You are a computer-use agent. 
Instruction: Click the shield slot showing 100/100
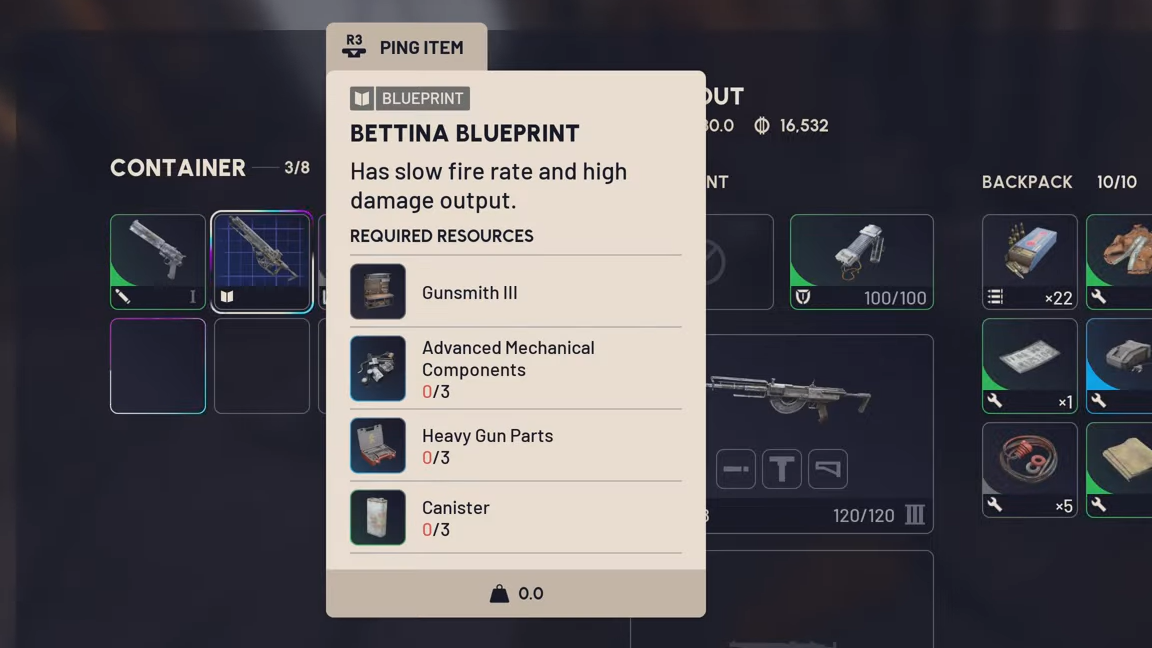861,261
